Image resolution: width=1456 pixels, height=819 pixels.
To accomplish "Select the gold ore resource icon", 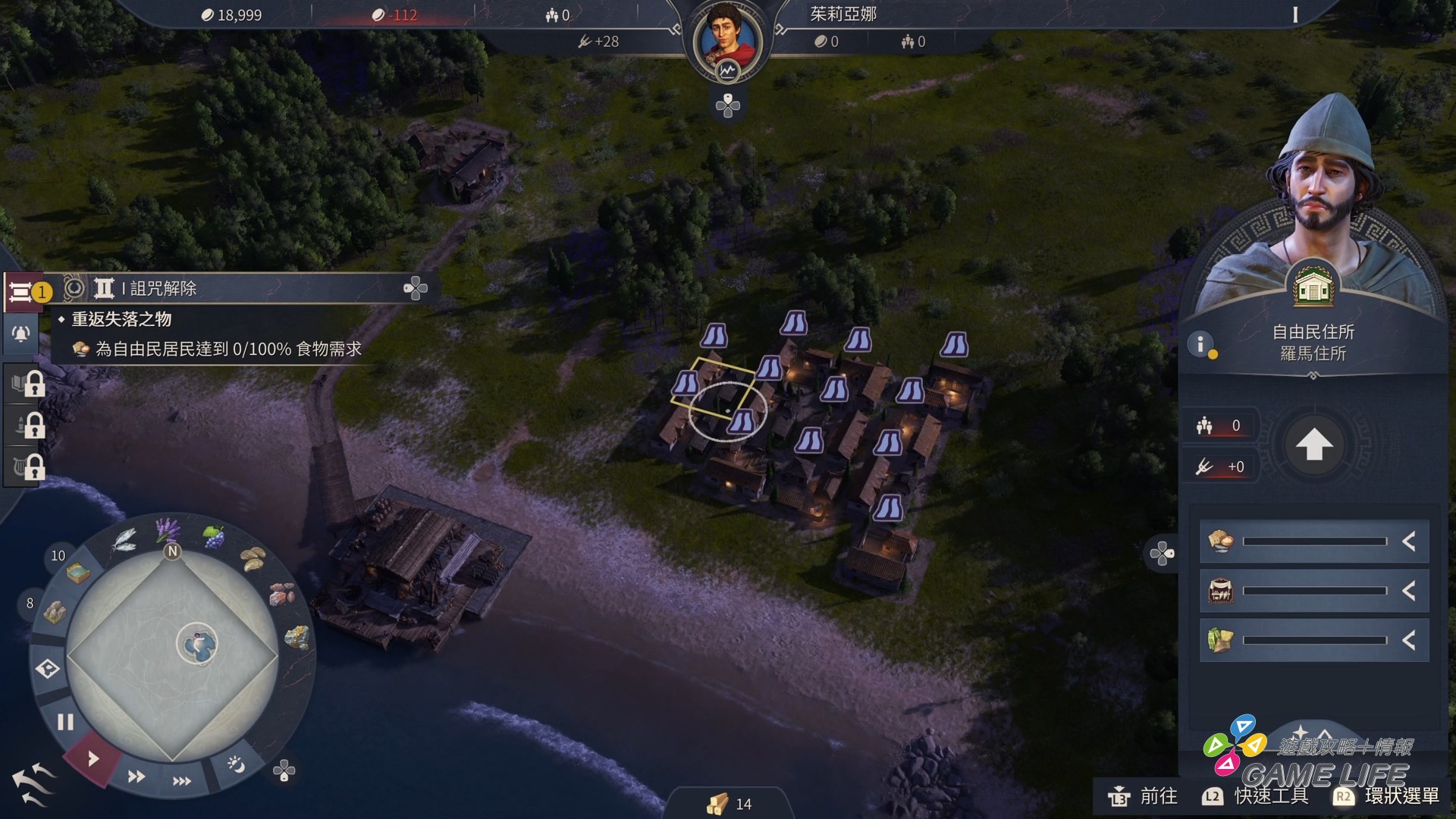I will coord(296,638).
